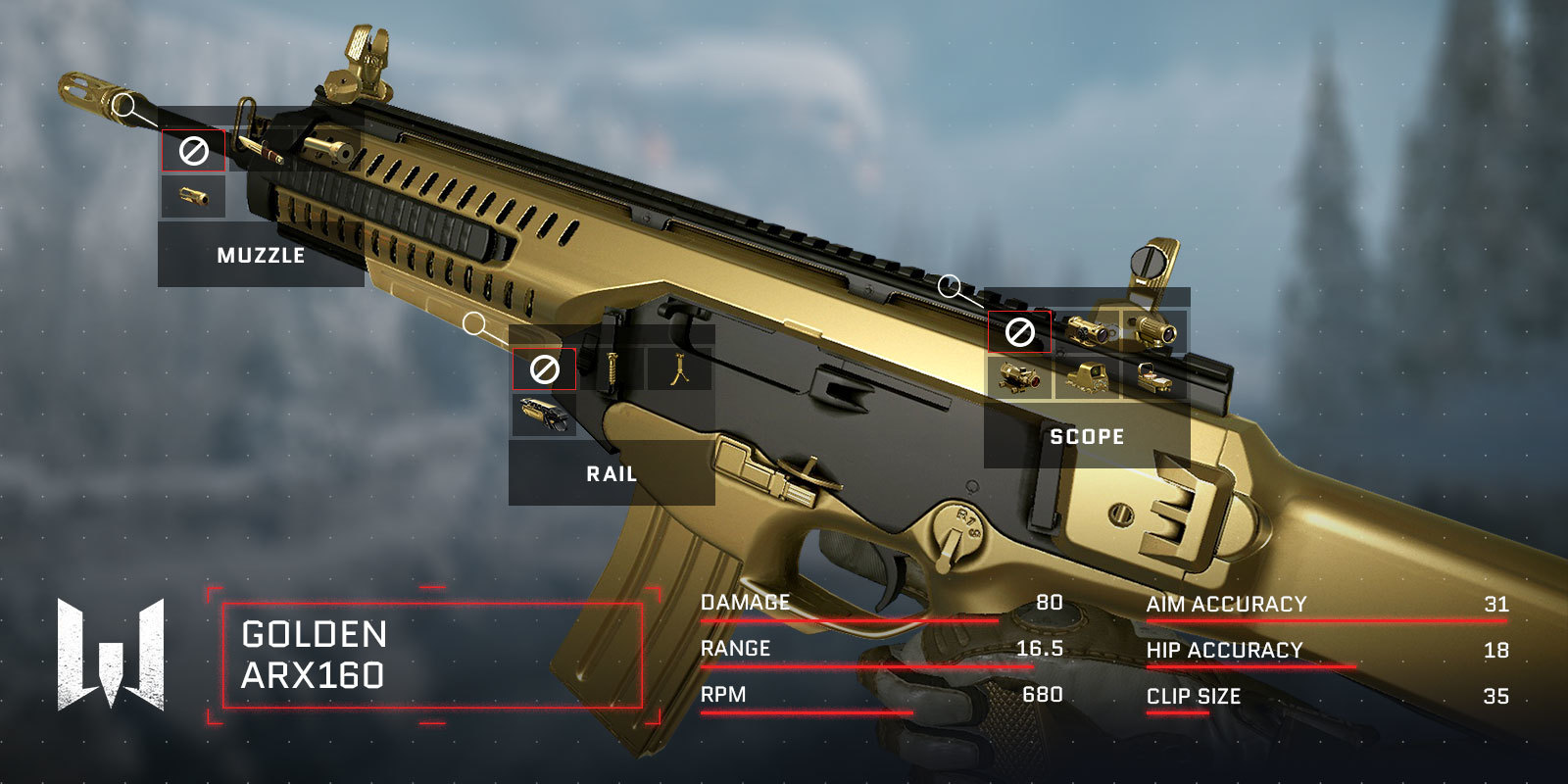The width and height of the screenshot is (1568, 784).
Task: Select the red-lens ACOG-style scope
Action: click(1019, 377)
